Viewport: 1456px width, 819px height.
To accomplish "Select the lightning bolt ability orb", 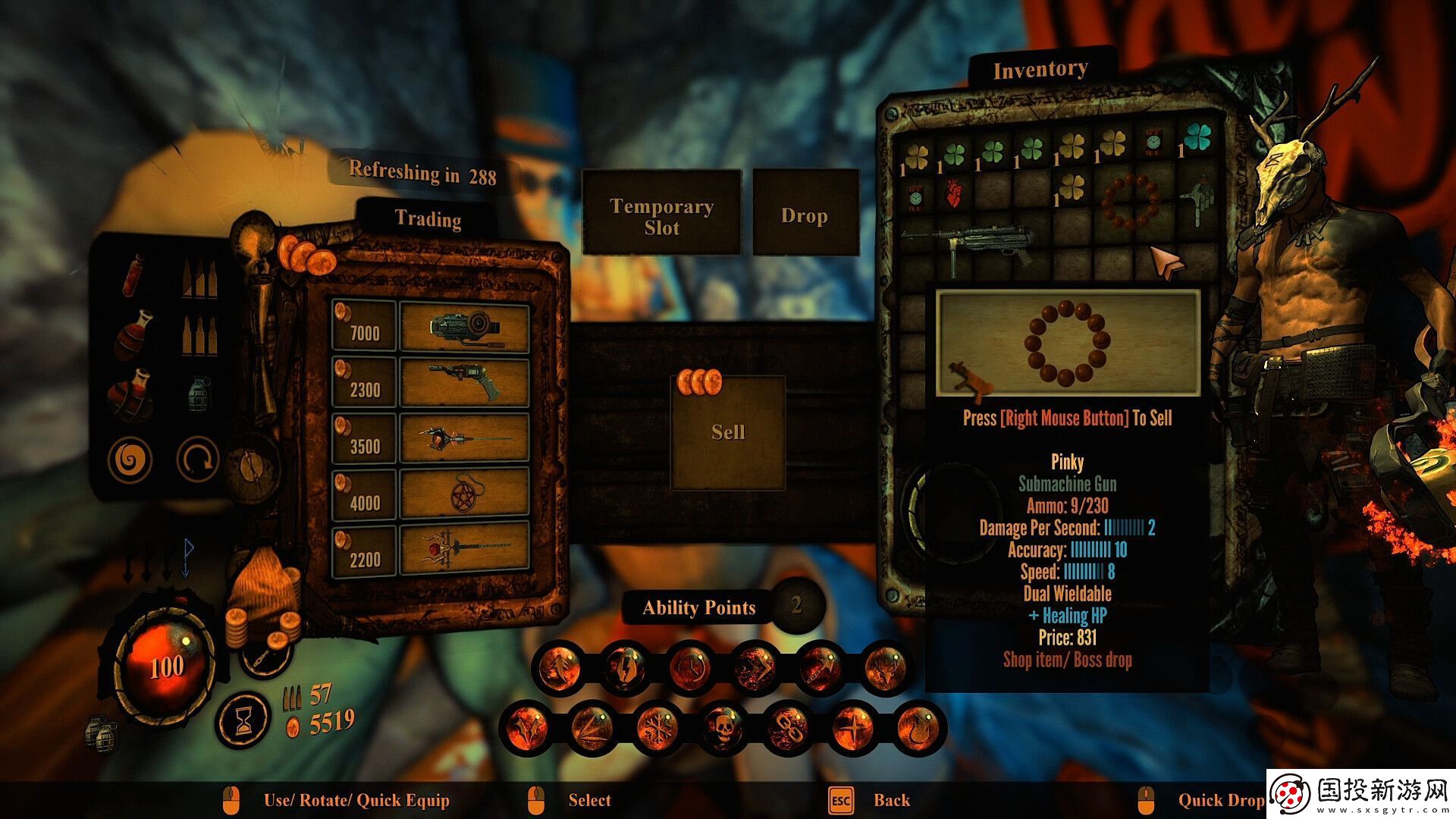I will tap(625, 668).
